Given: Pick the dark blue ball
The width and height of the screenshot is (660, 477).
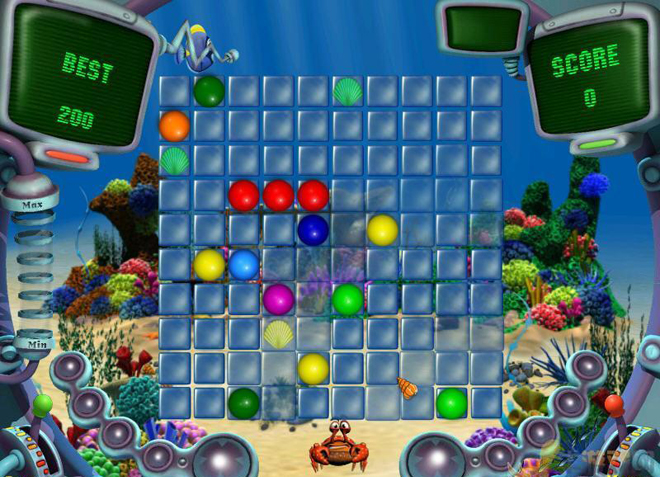Looking at the screenshot, I should coord(313,230).
